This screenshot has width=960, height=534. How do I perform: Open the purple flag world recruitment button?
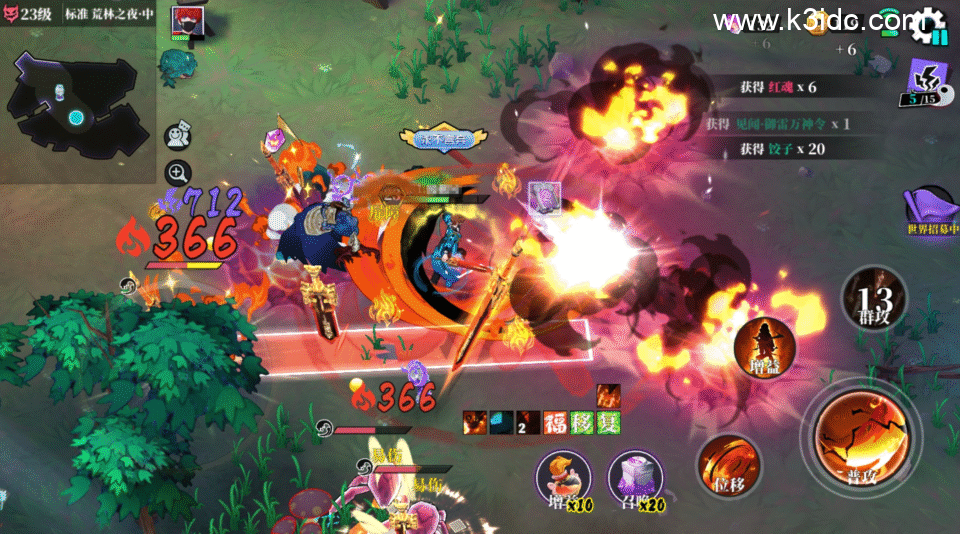point(930,211)
